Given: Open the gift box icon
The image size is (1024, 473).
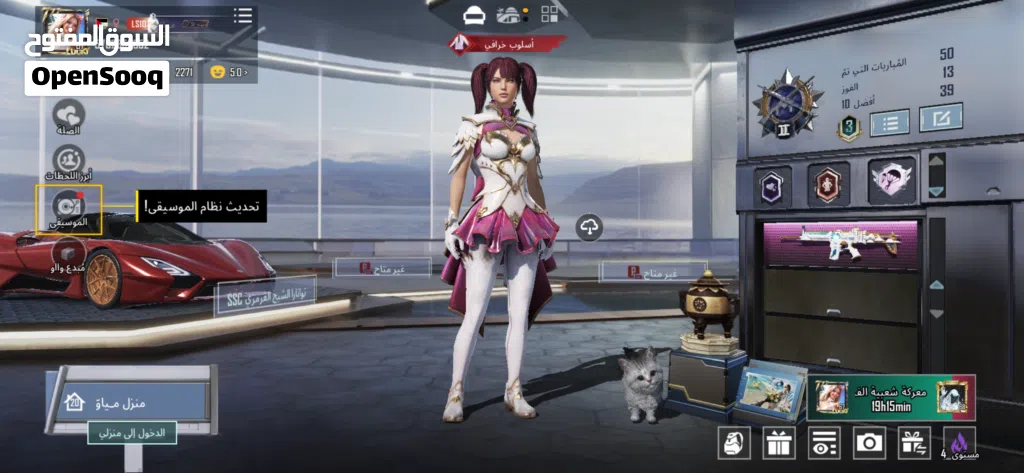Looking at the screenshot, I should (778, 441).
